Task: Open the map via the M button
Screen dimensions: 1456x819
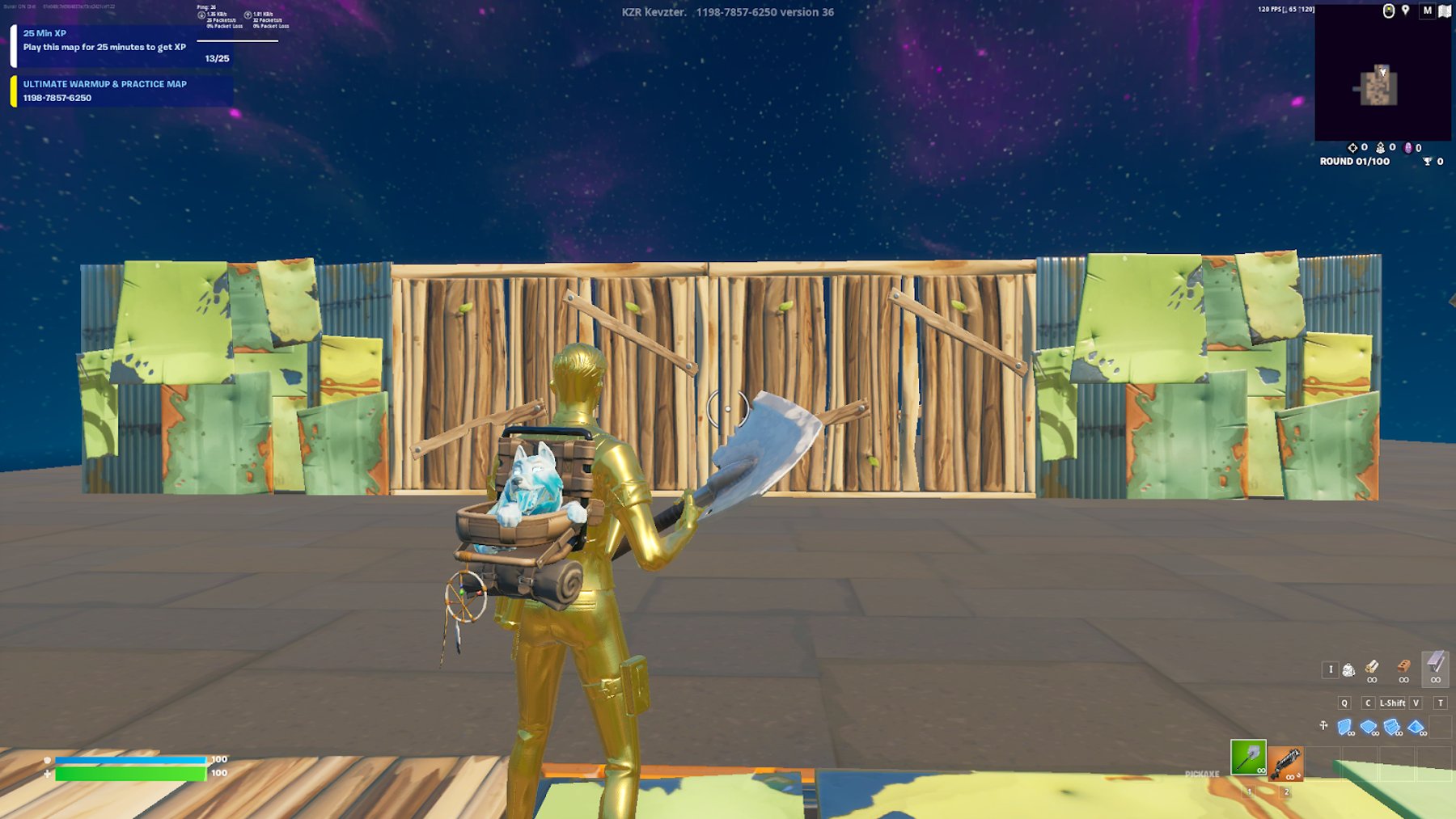Action: (x=1428, y=10)
